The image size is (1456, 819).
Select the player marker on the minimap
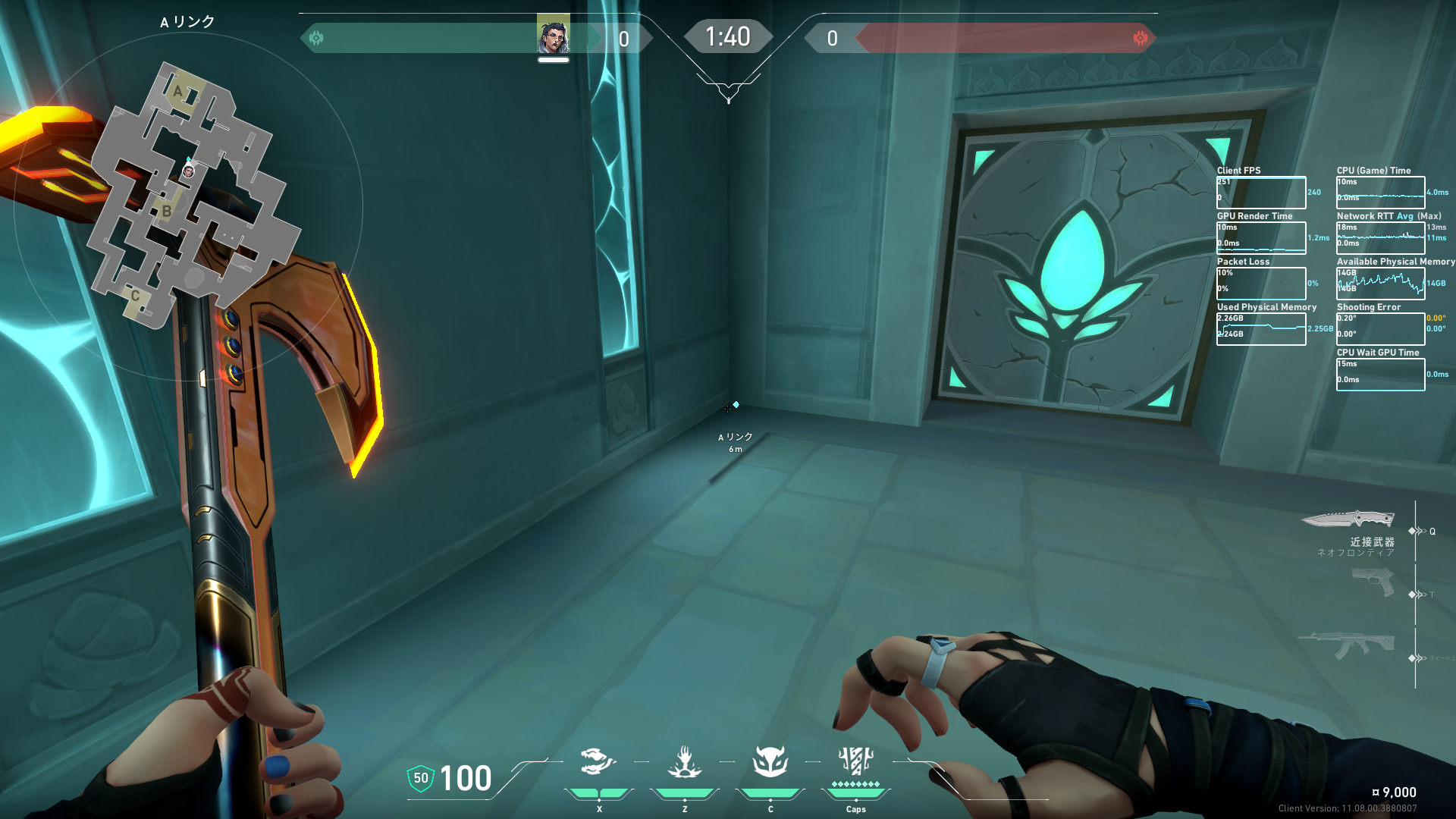coord(189,171)
